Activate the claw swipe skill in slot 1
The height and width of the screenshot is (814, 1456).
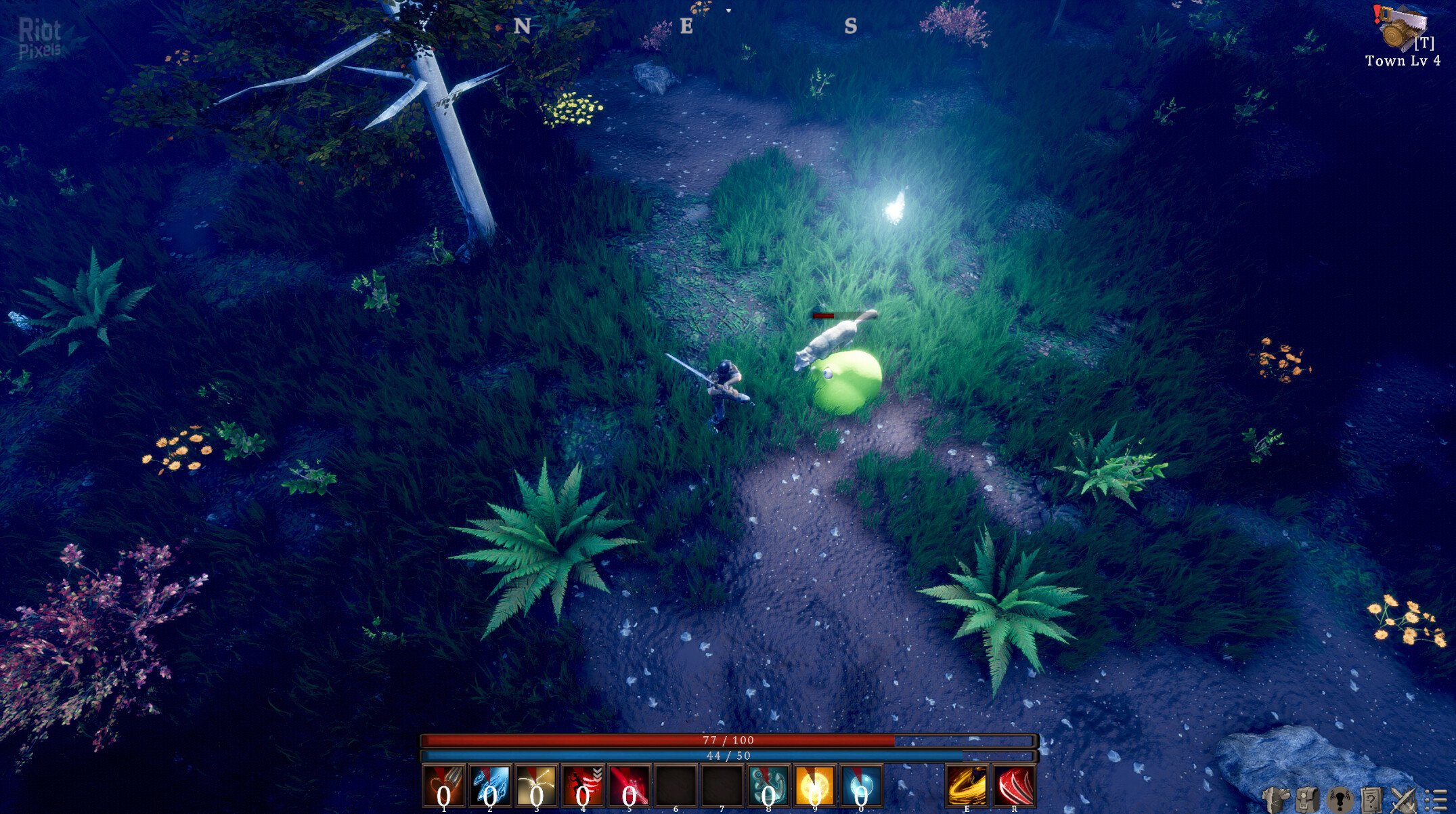click(444, 786)
